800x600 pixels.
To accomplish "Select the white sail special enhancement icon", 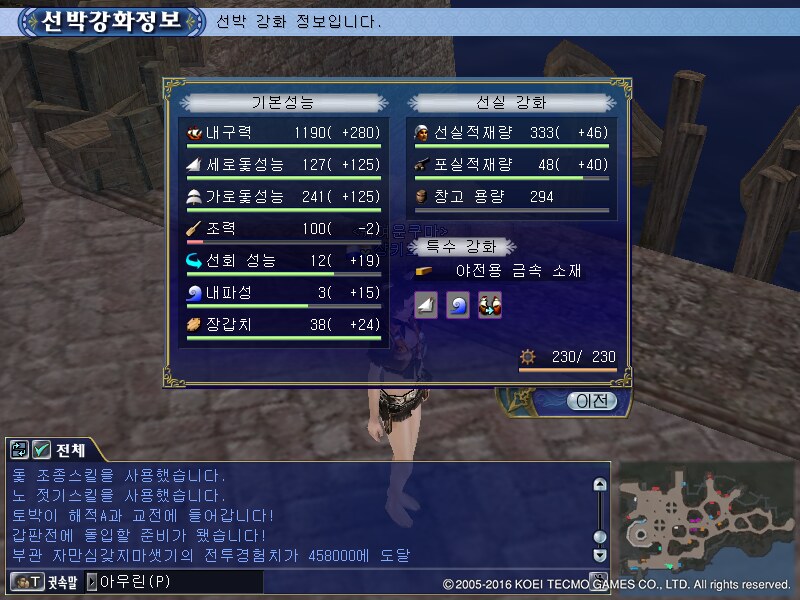I will pos(427,306).
